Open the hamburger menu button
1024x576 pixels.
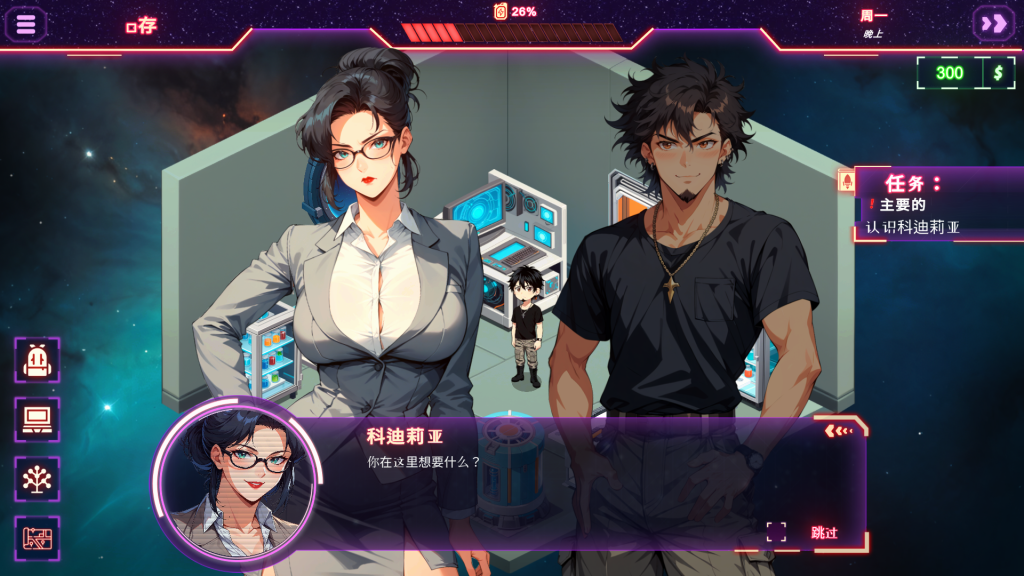(26, 24)
